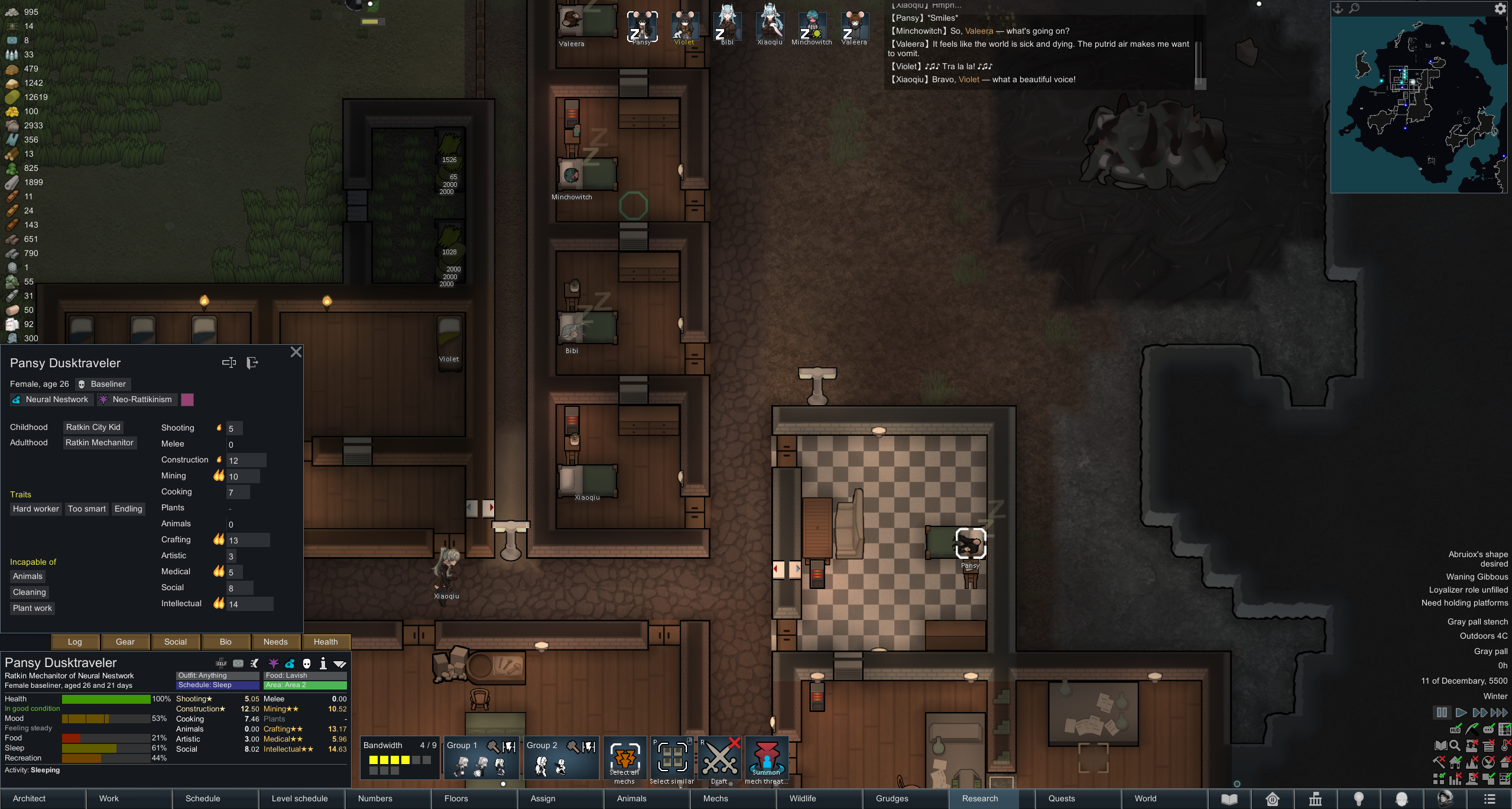Image resolution: width=1512 pixels, height=809 pixels.
Task: Activate Select all mechs command
Action: (624, 760)
